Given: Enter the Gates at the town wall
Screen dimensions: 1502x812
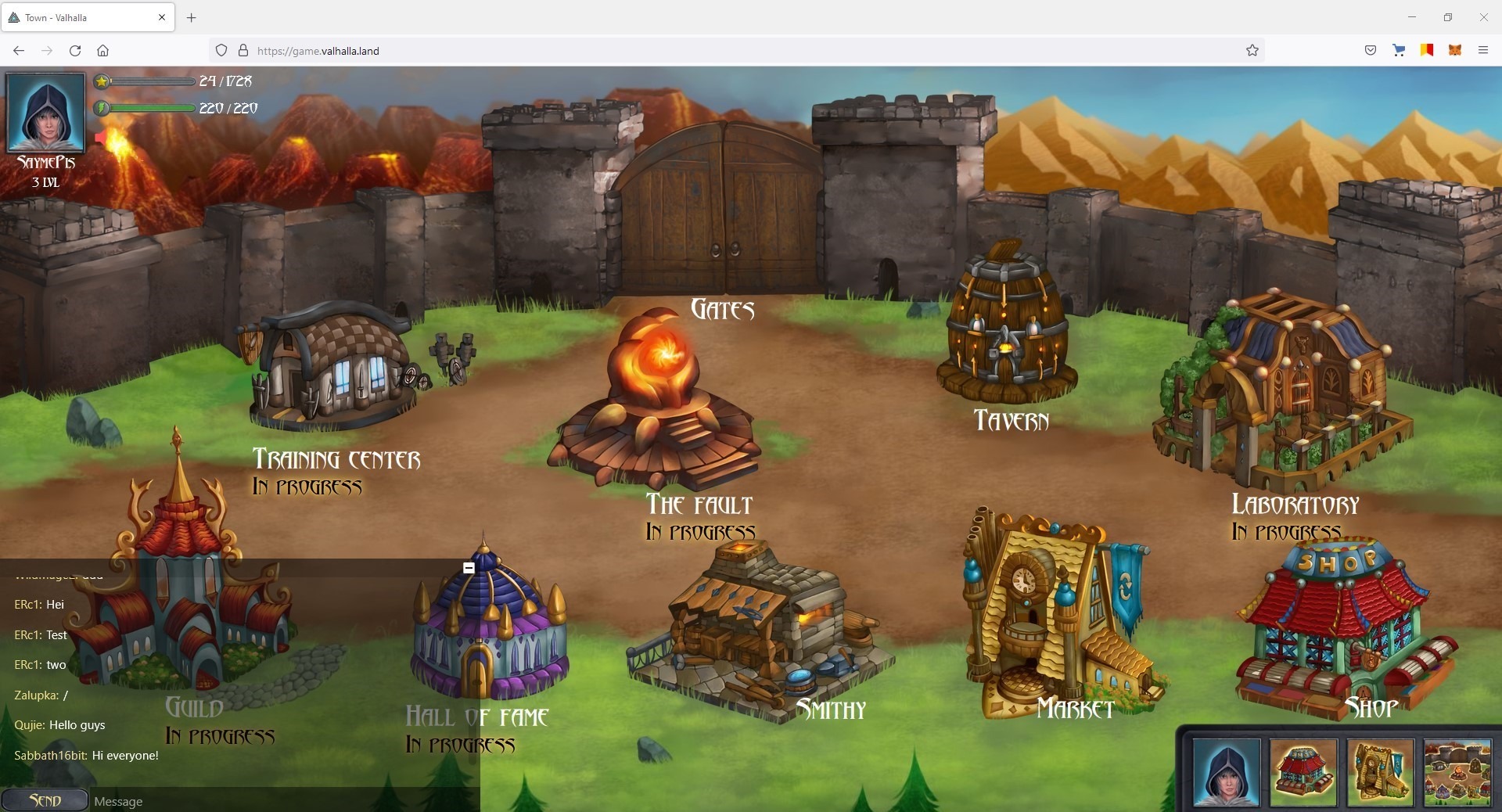Looking at the screenshot, I should click(720, 211).
